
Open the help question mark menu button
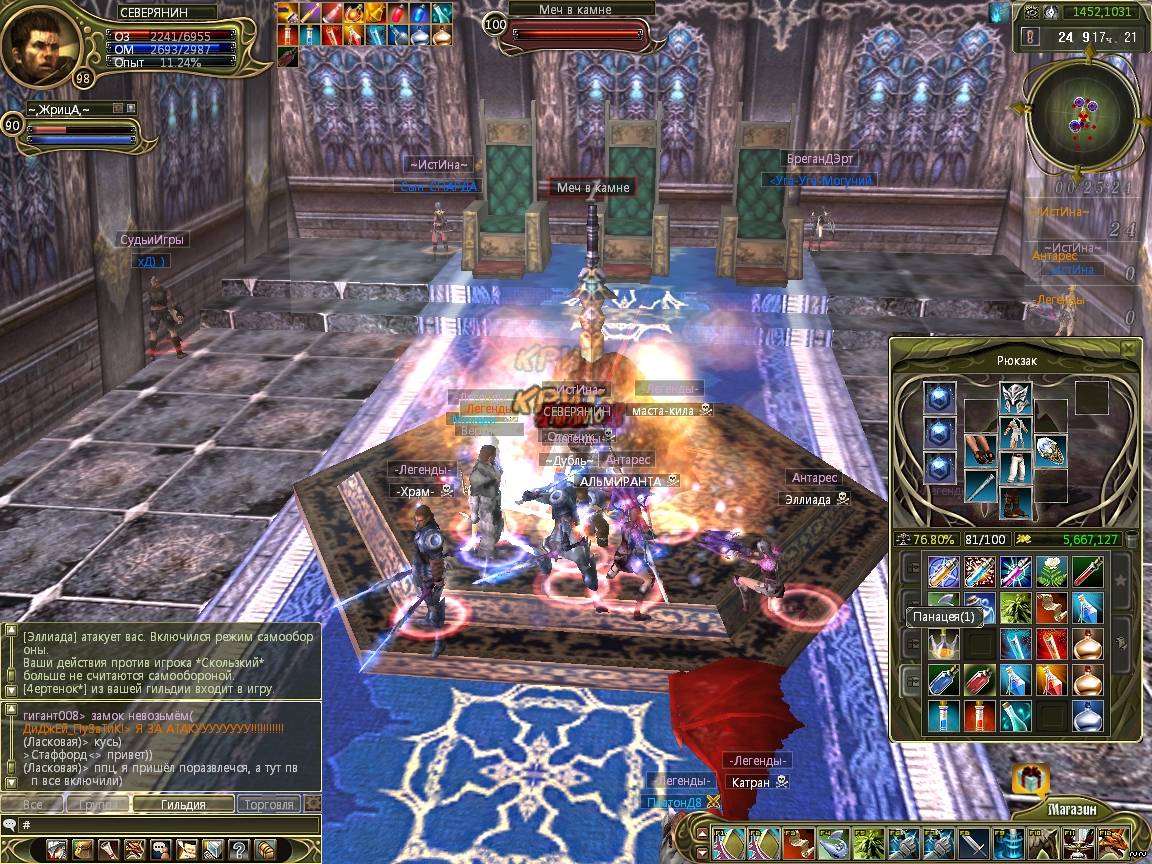point(239,849)
